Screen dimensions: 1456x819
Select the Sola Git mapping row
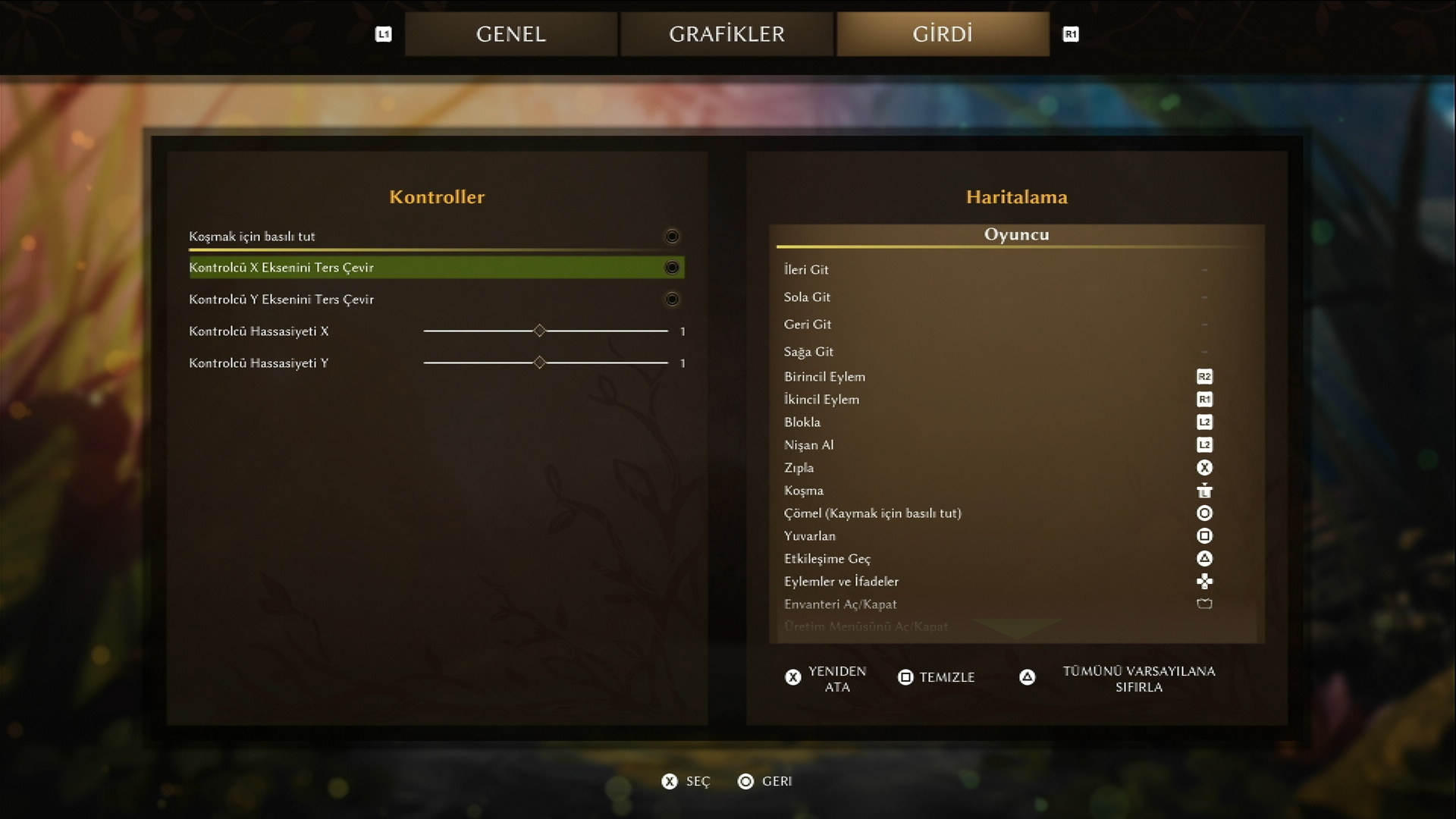pos(1016,297)
